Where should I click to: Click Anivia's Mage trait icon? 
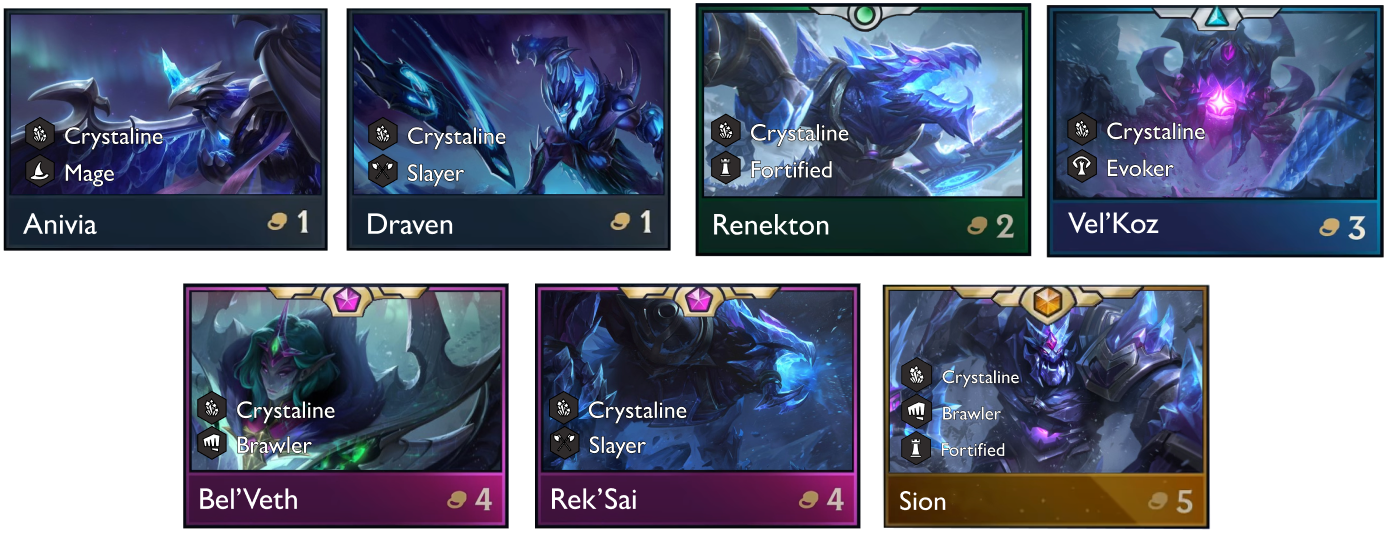pos(39,173)
